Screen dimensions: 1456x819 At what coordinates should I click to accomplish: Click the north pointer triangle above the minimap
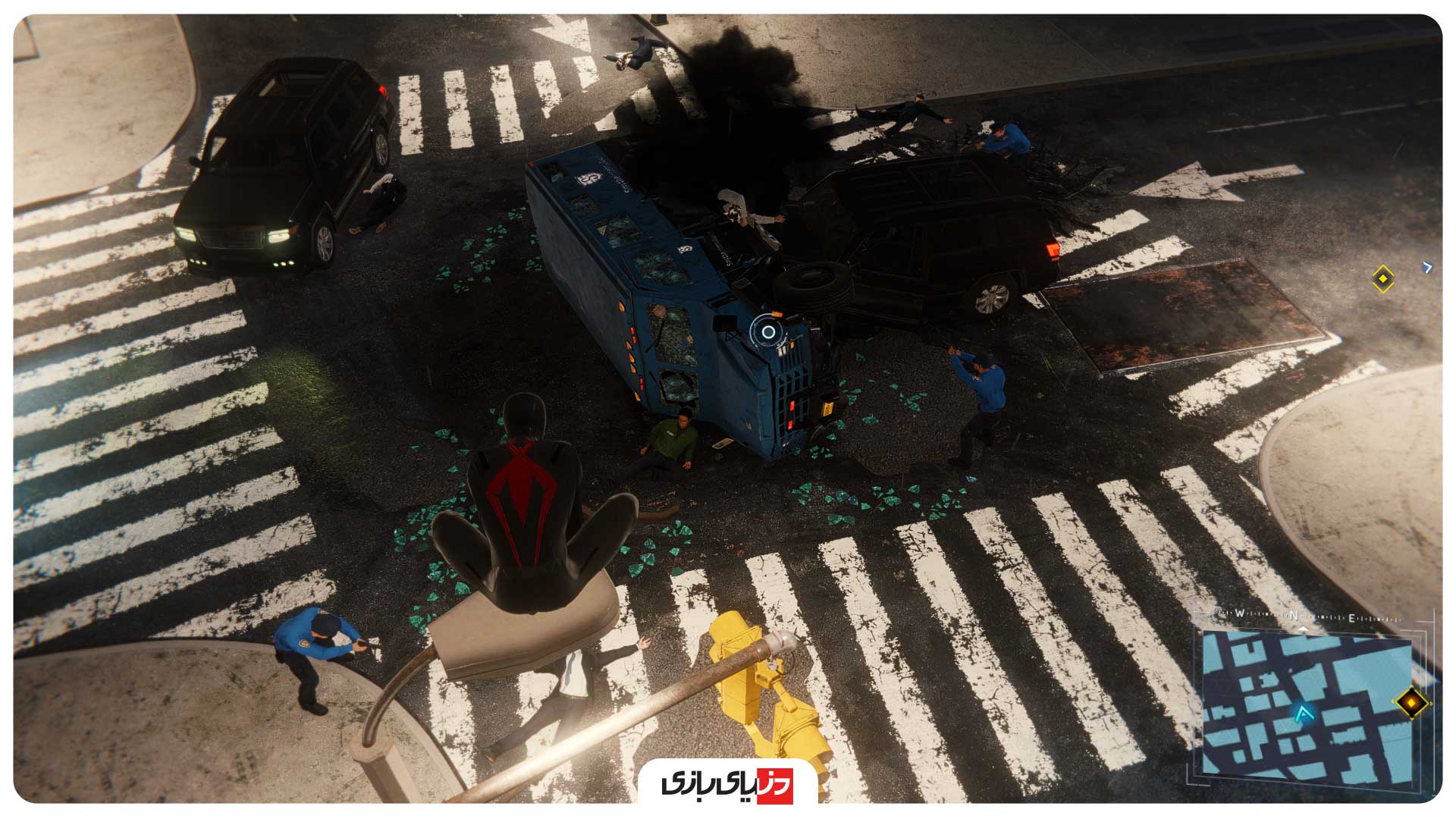pos(1304,629)
